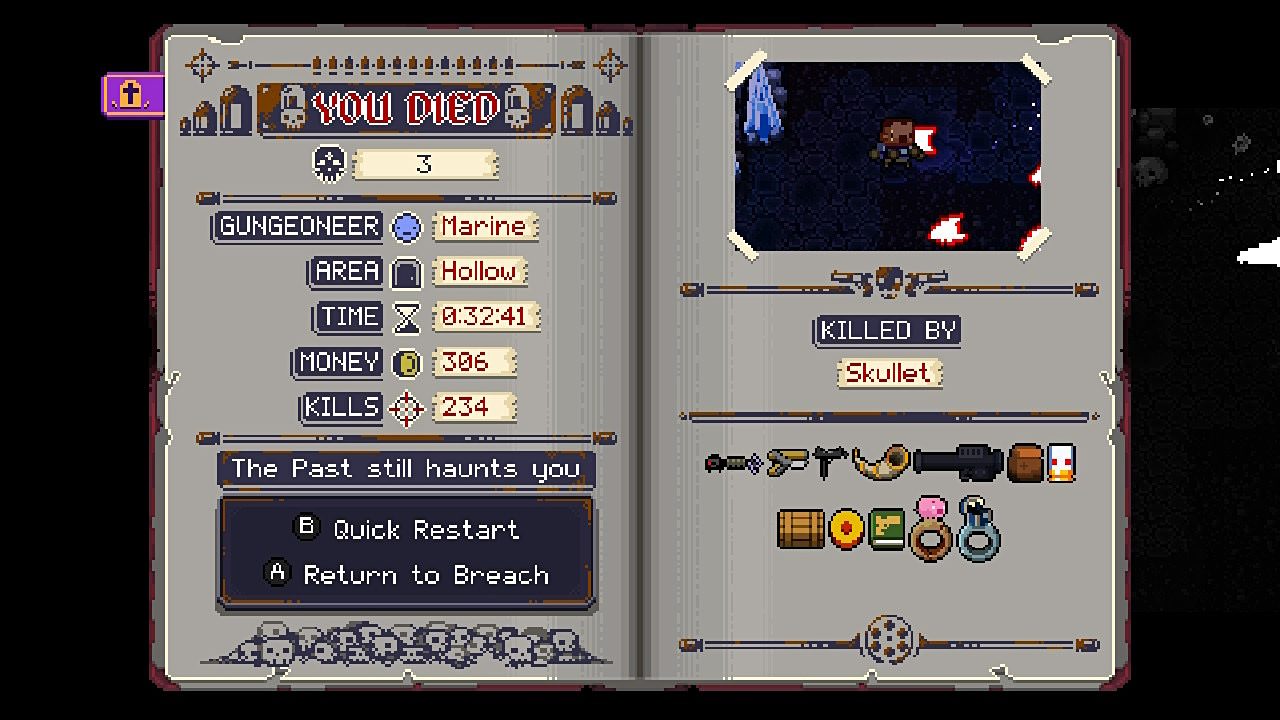1280x720 pixels.
Task: Click the Skullet killer name label
Action: (888, 373)
